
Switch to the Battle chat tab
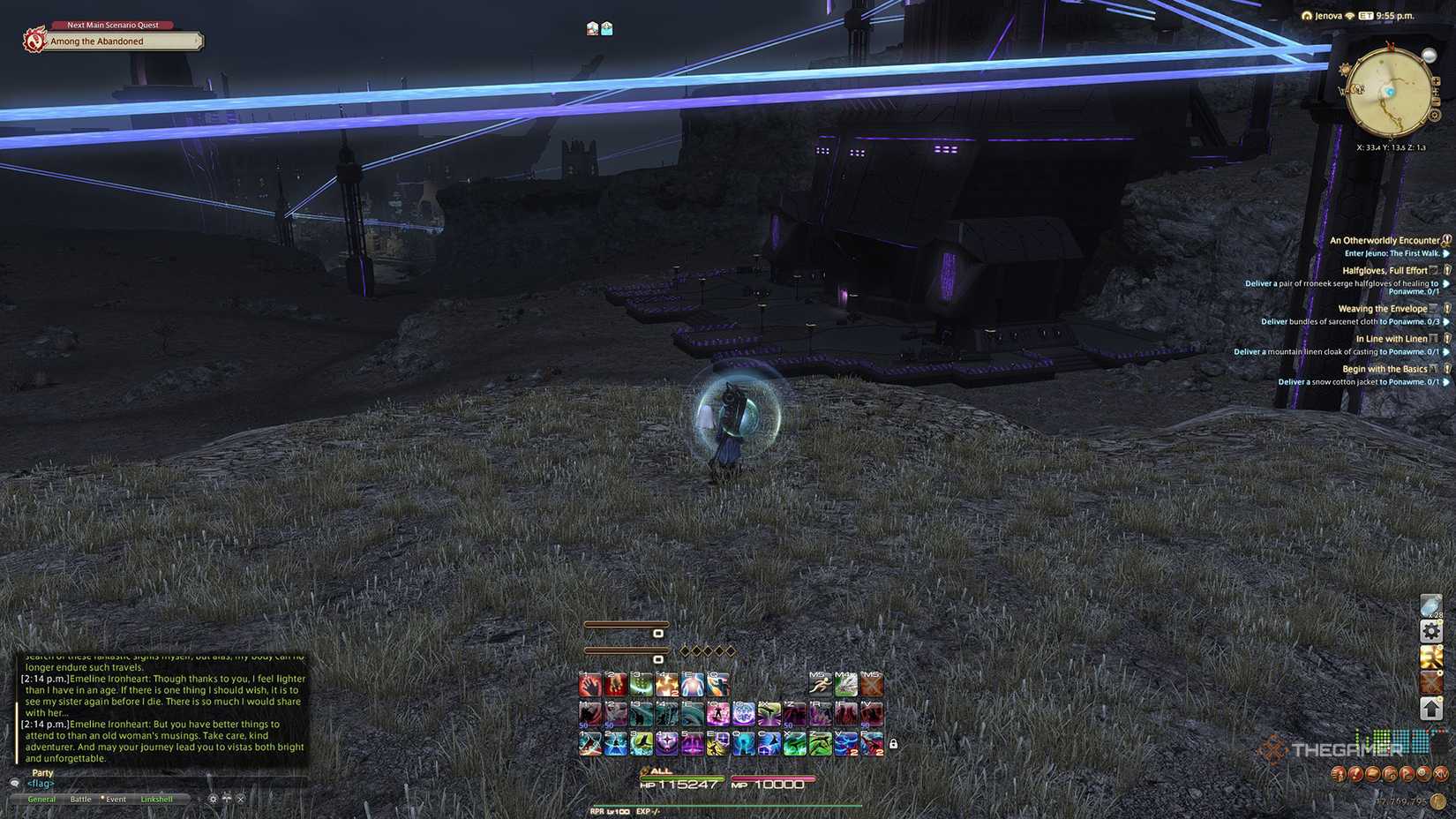click(80, 800)
